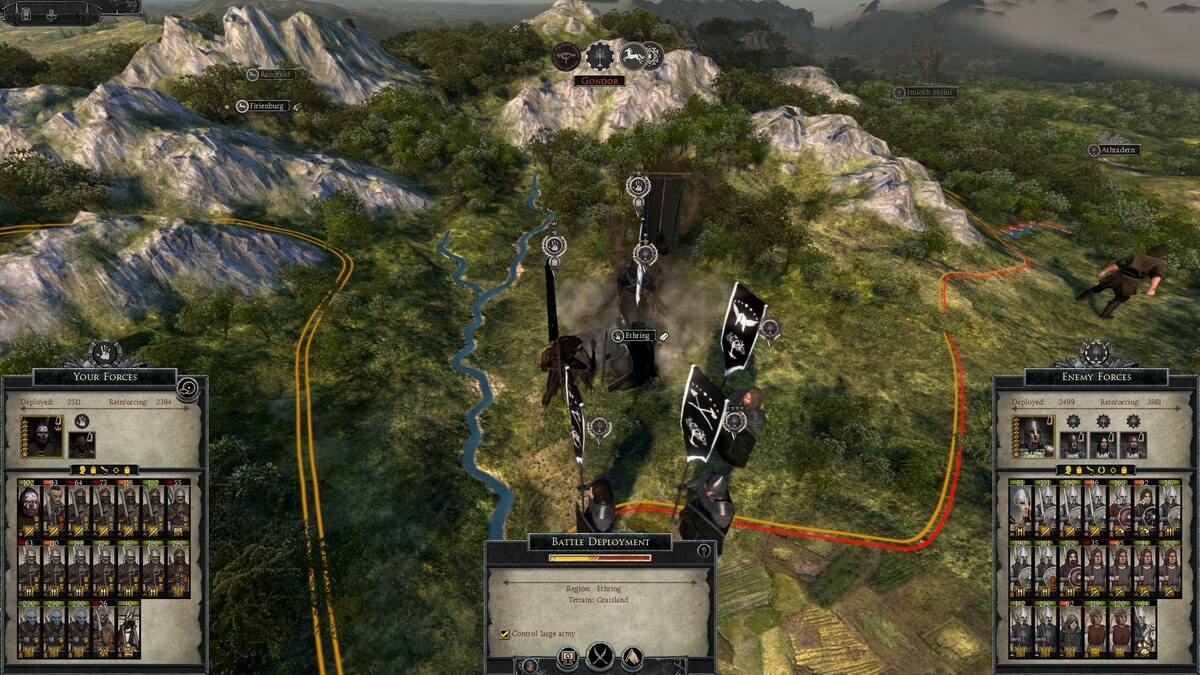This screenshot has width=1200, height=675.
Task: Click the Athradern settlement label
Action: click(x=1114, y=150)
